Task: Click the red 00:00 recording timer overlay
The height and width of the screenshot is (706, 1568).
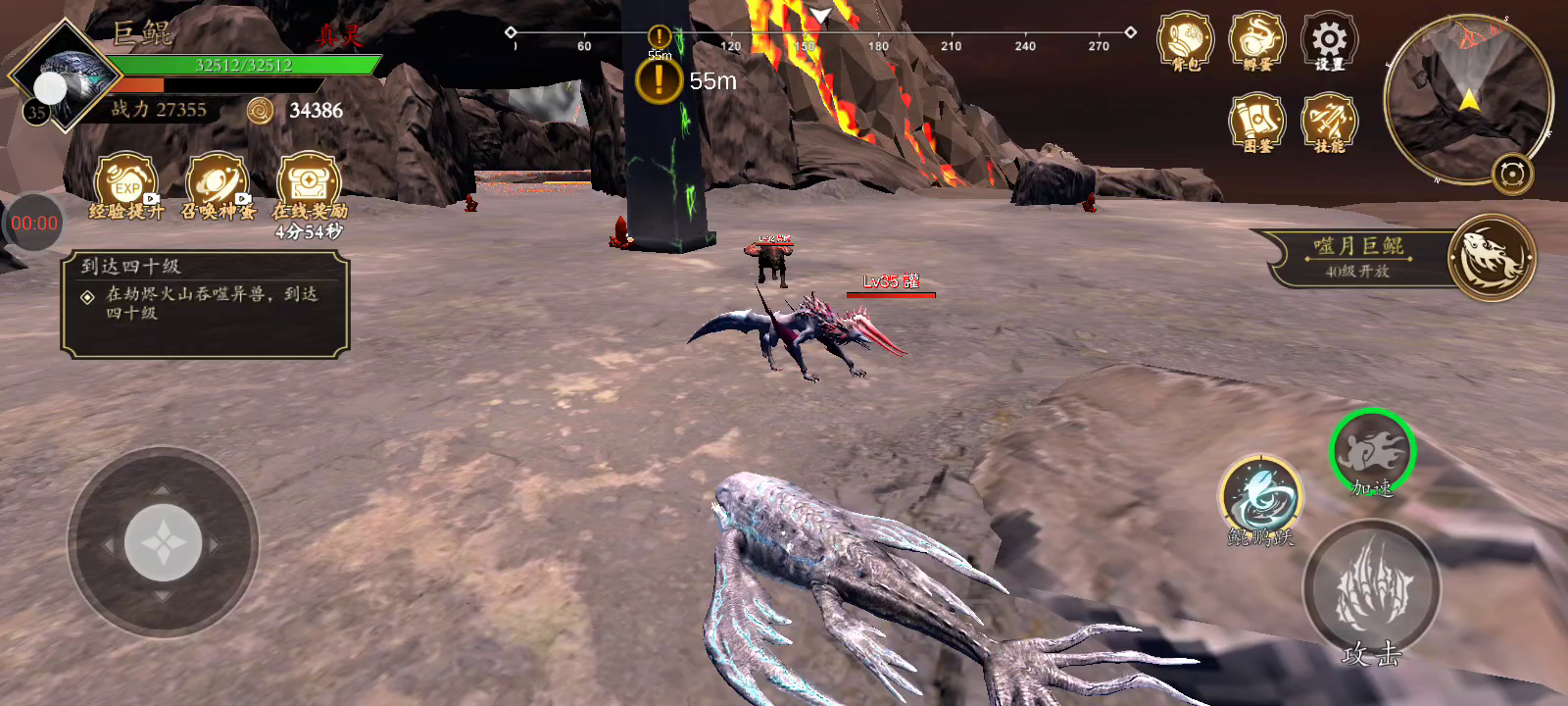Action: pos(33,223)
